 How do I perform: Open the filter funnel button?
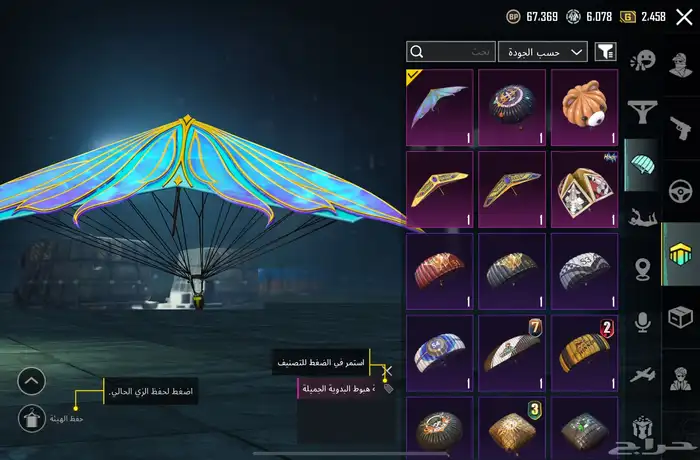coord(605,52)
